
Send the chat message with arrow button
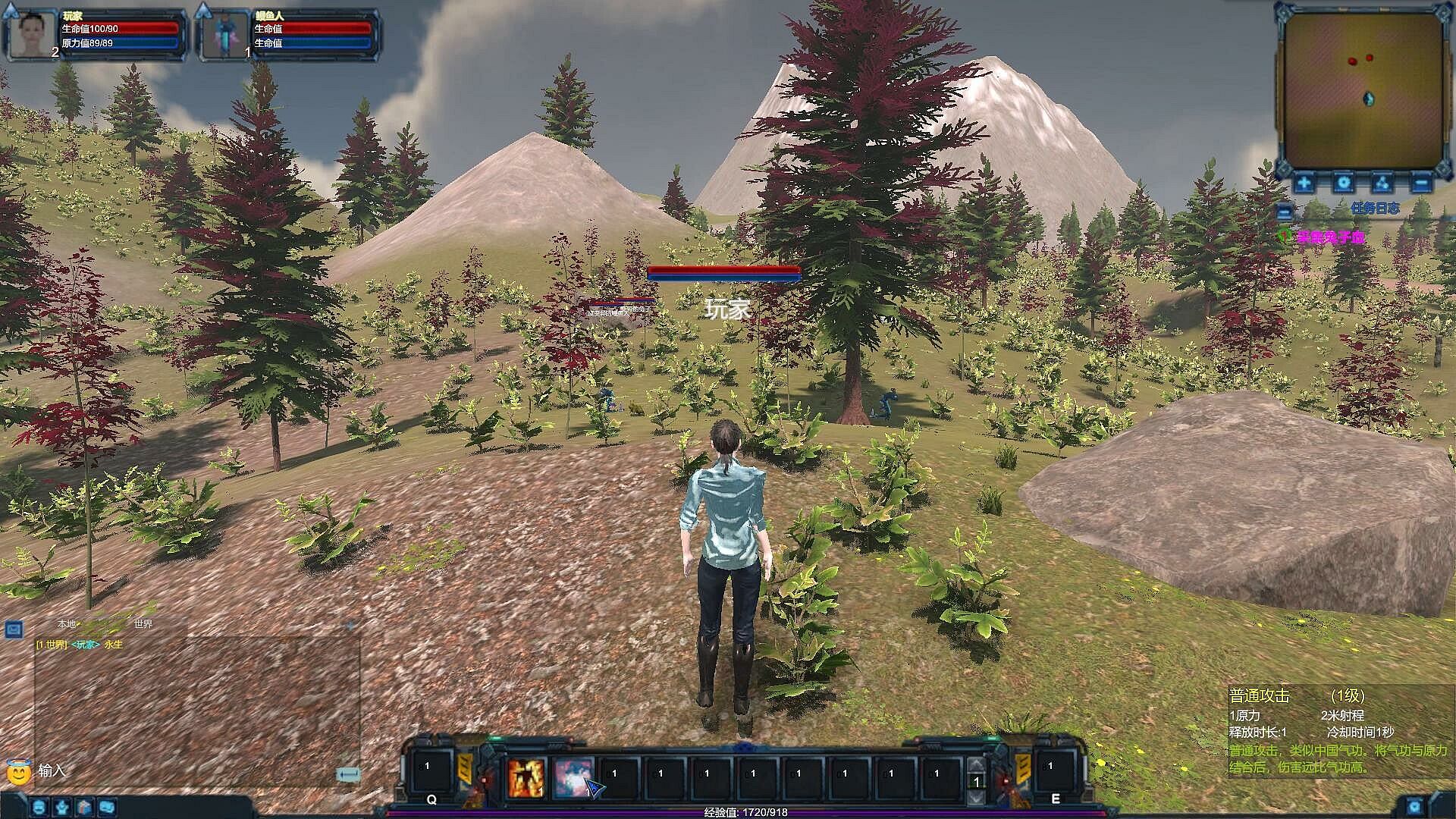pos(348,774)
